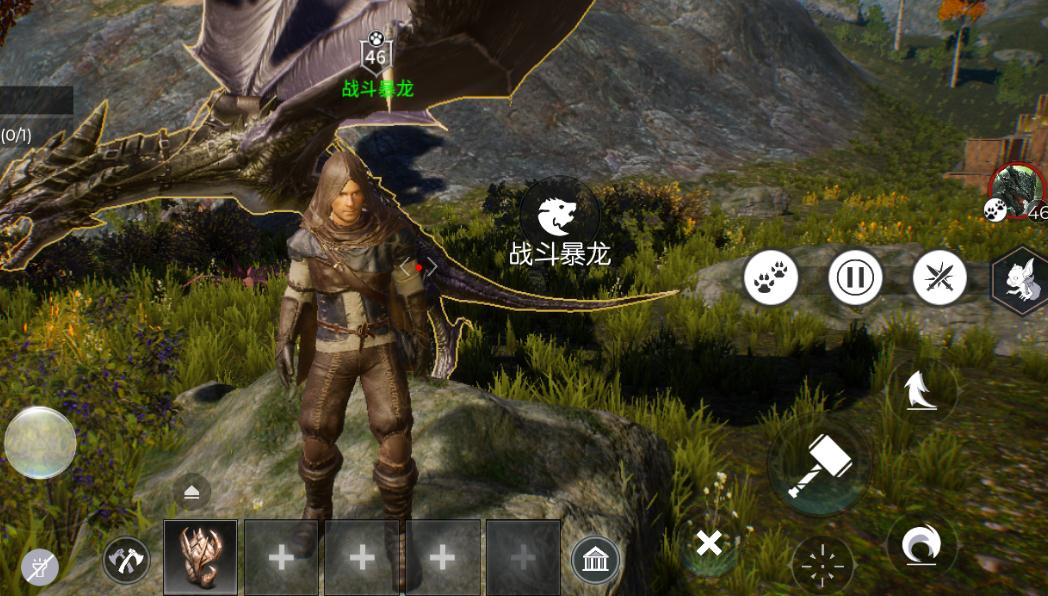Toggle the crossed-out flashlight icon

tap(40, 568)
